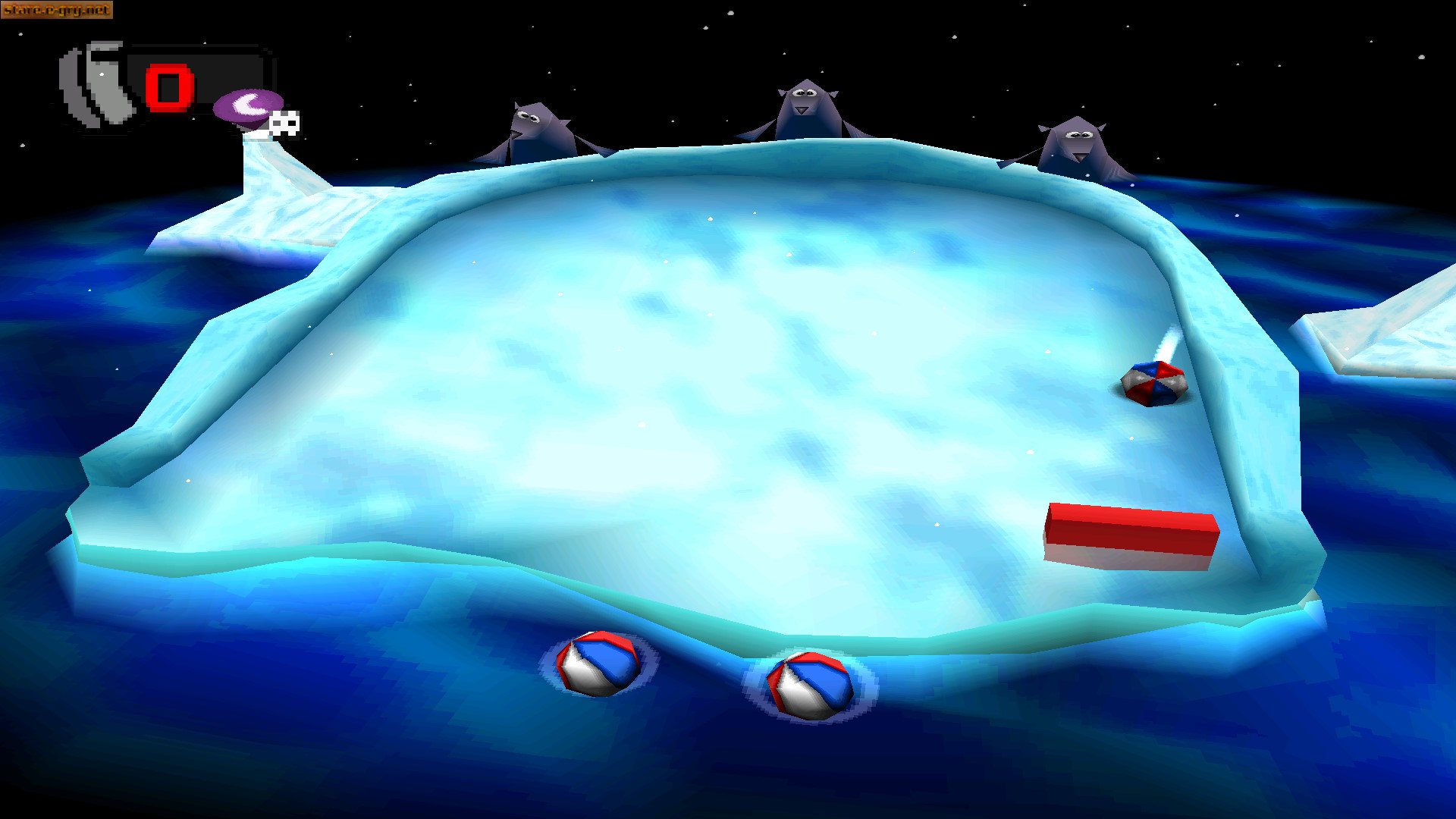This screenshot has width=1456, height=819.
Task: Click the purple crescent moon icon
Action: coord(247,105)
